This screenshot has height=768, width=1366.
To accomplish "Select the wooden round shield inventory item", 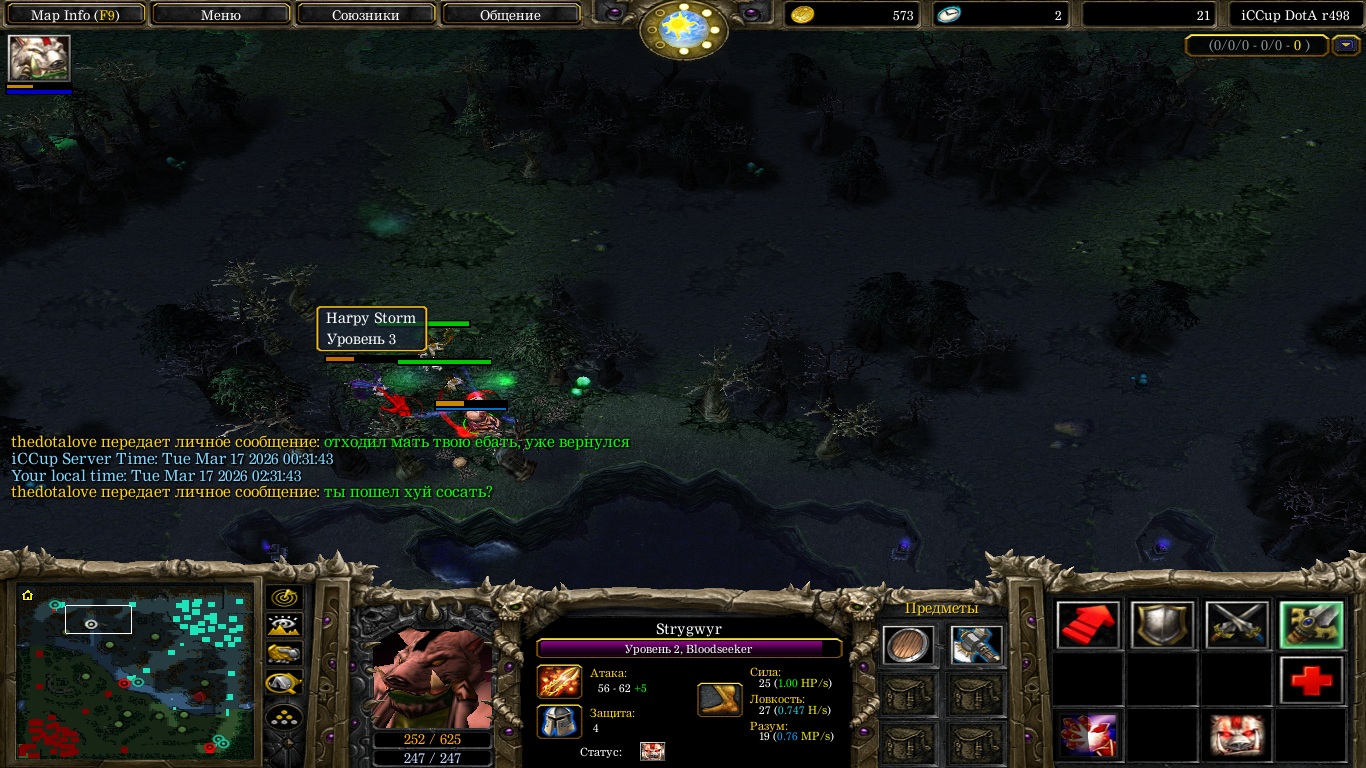I will [908, 646].
